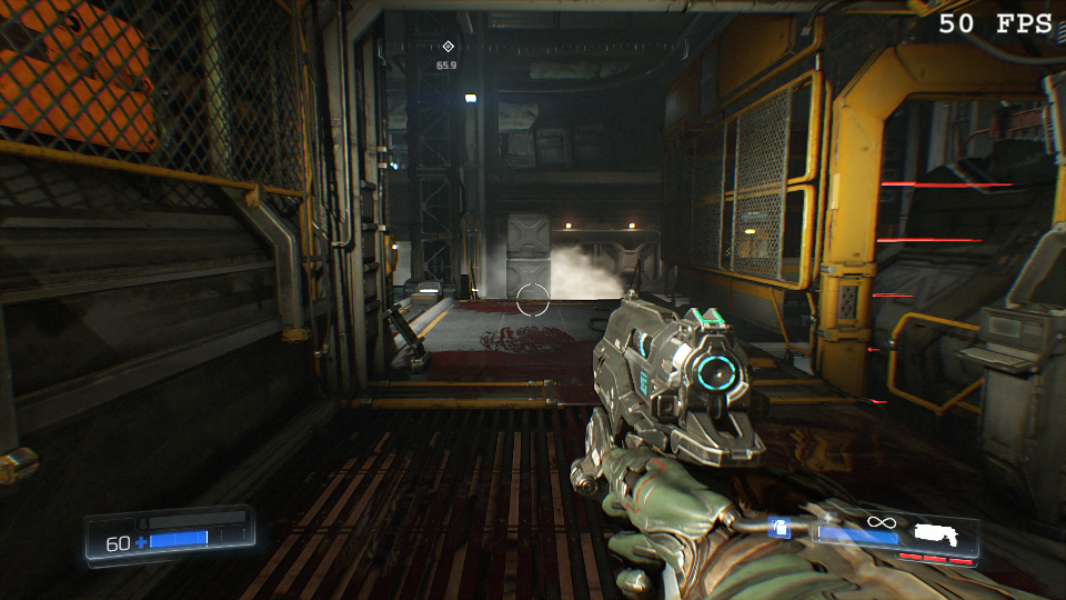Select the pistol weapon icon
The image size is (1066, 600).
pos(935,534)
